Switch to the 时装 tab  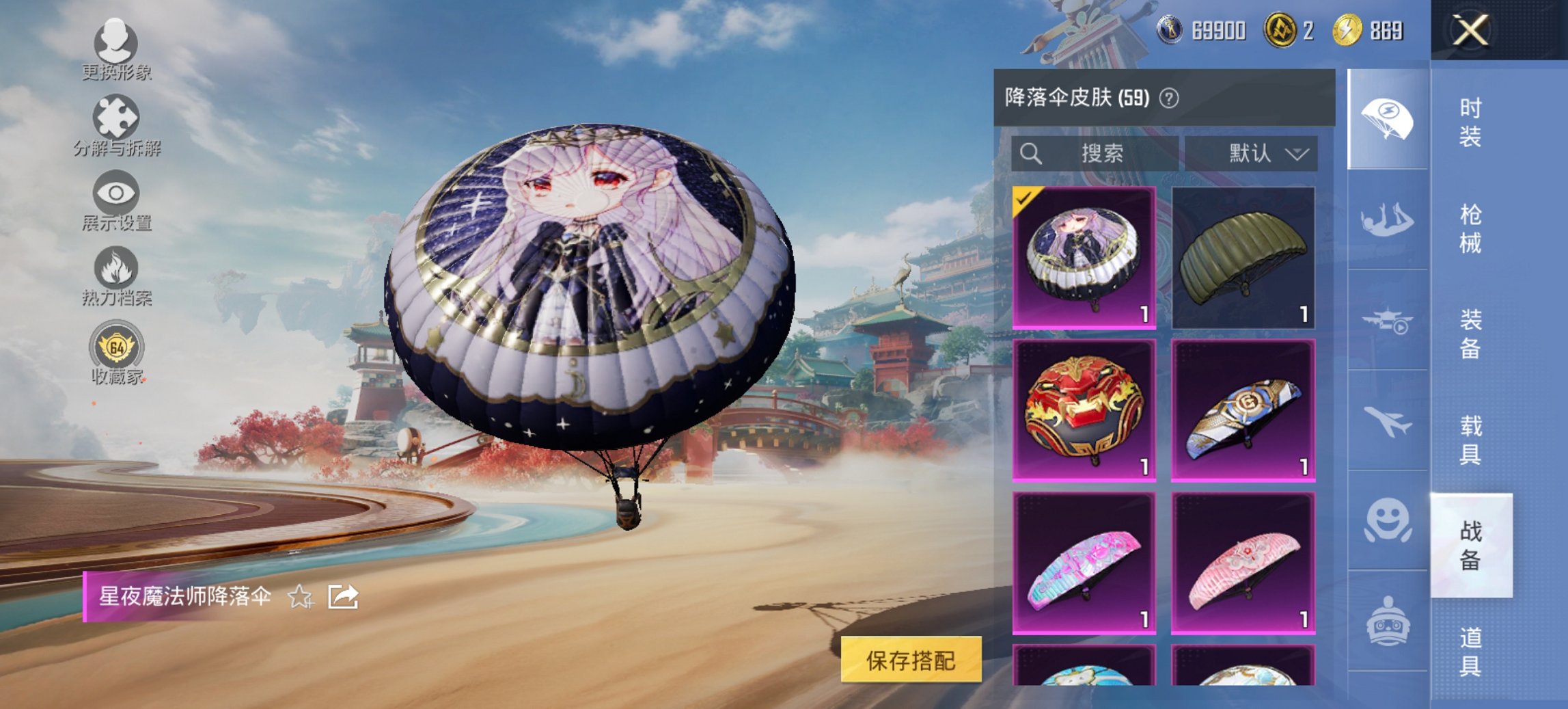(1471, 123)
